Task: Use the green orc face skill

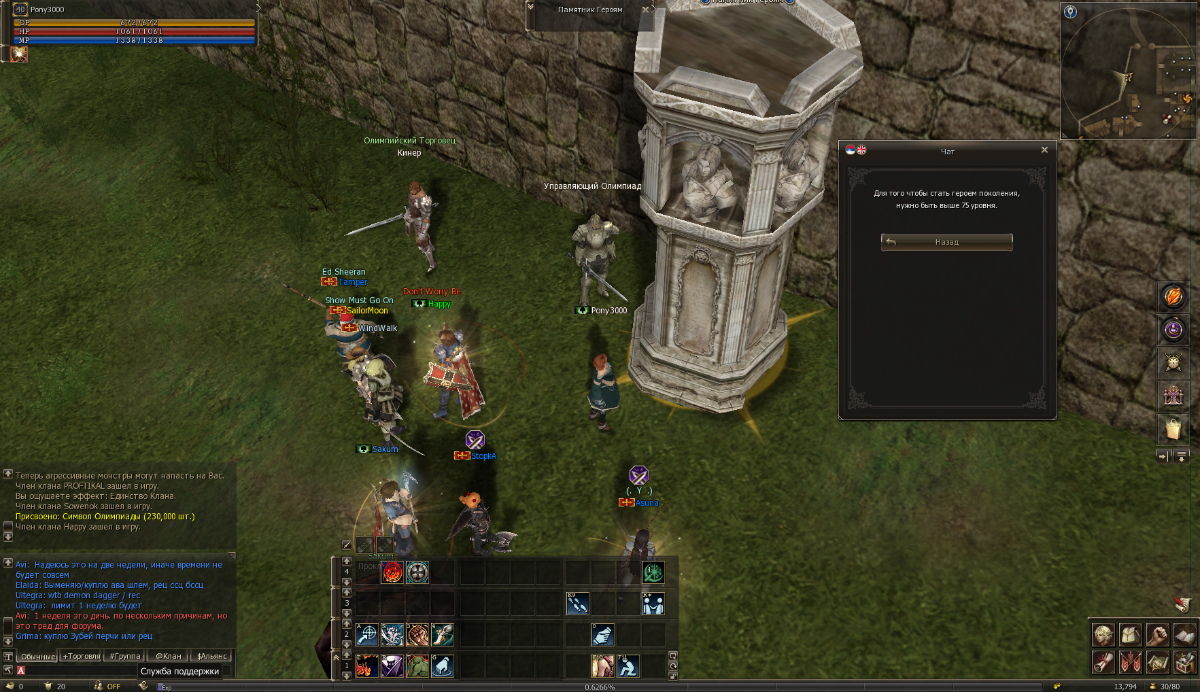Action: (x=417, y=665)
